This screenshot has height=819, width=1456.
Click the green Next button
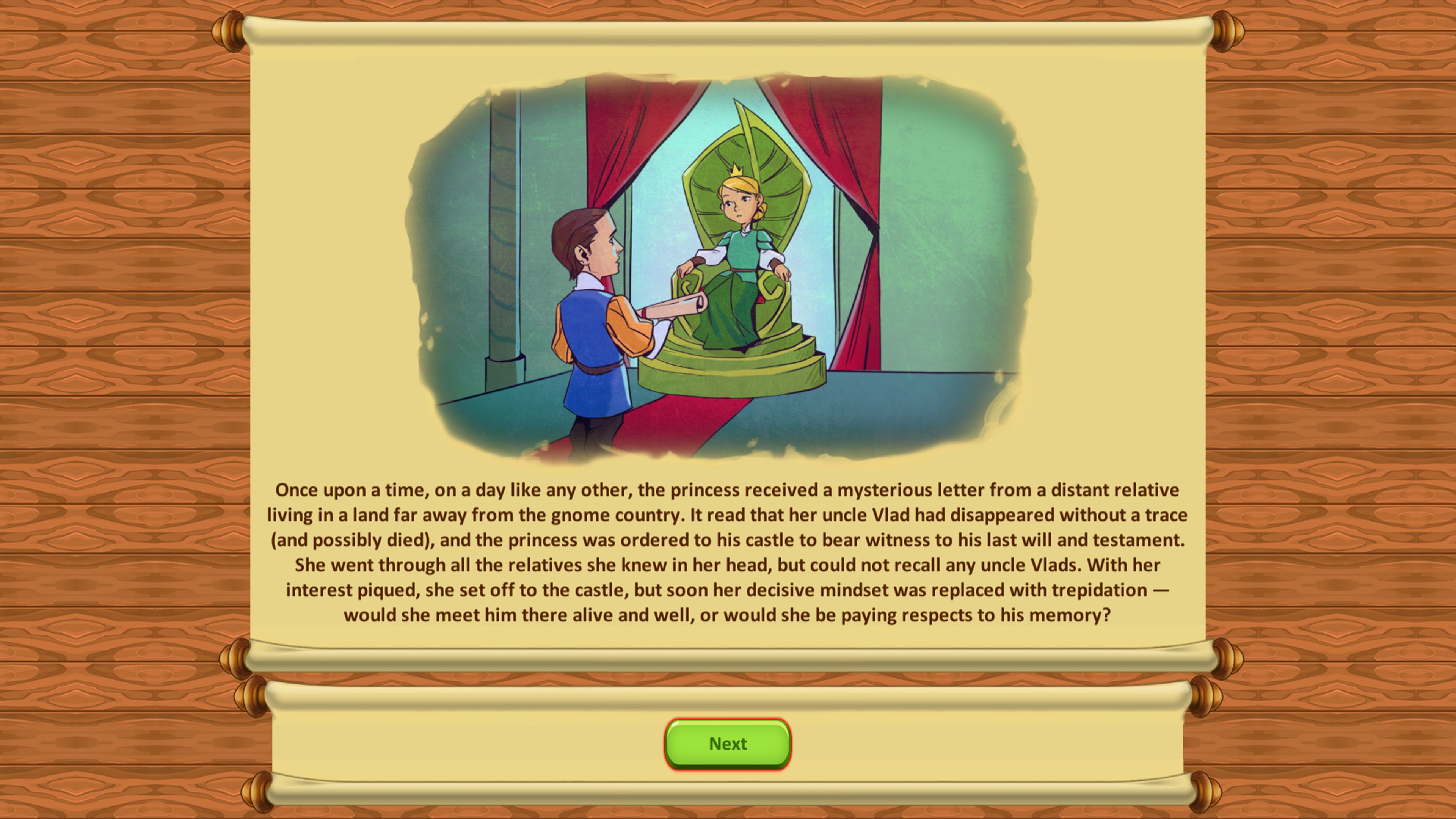tap(728, 744)
